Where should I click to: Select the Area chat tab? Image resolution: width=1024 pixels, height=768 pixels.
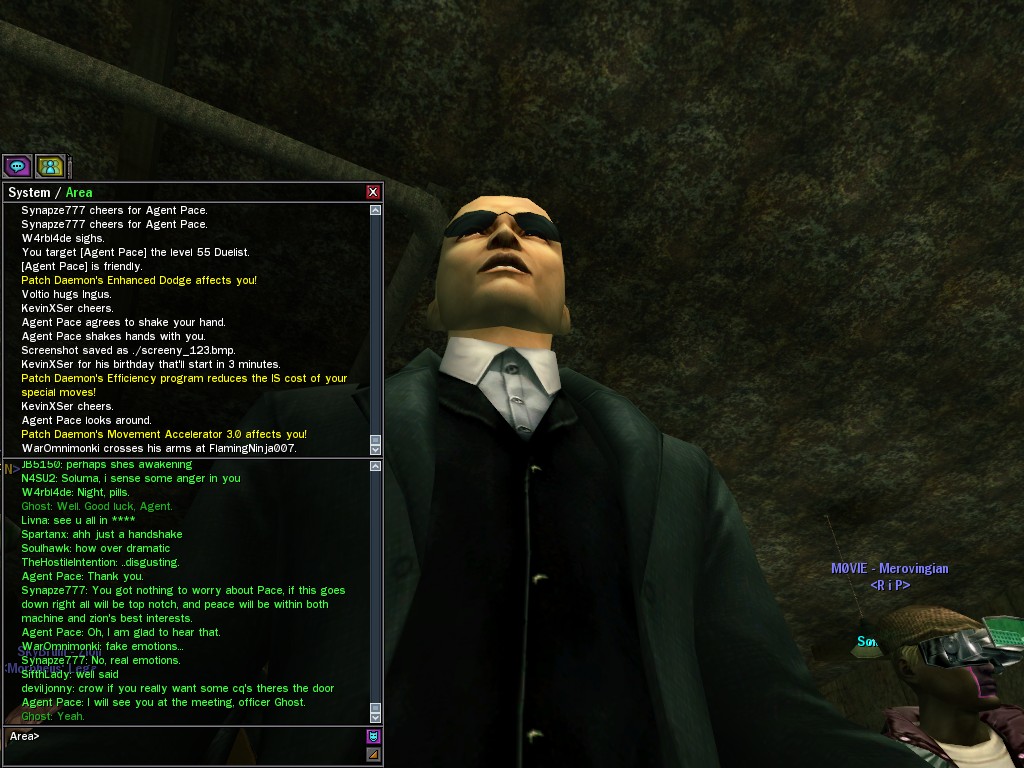[79, 193]
